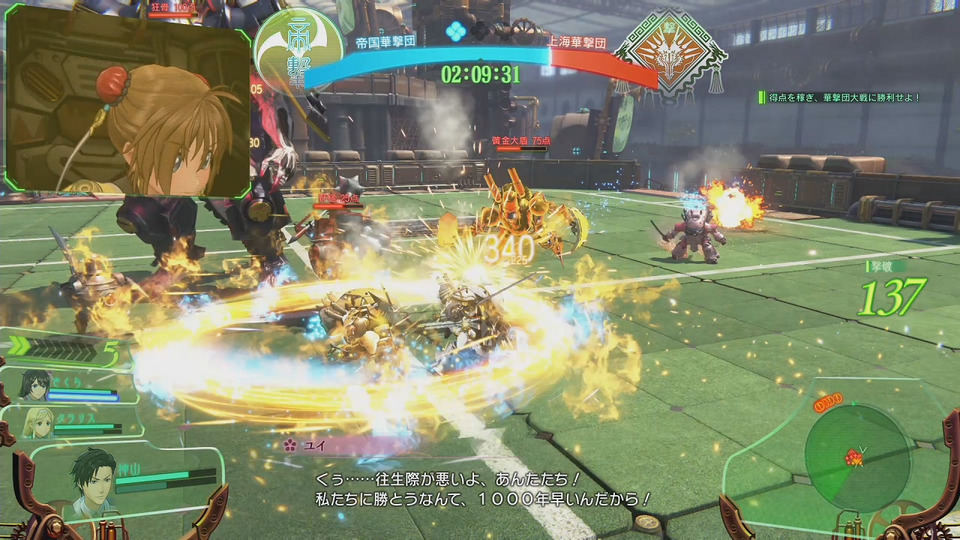This screenshot has width=960, height=540.
Task: Select Clarissa's party portrait
Action: (x=40, y=420)
